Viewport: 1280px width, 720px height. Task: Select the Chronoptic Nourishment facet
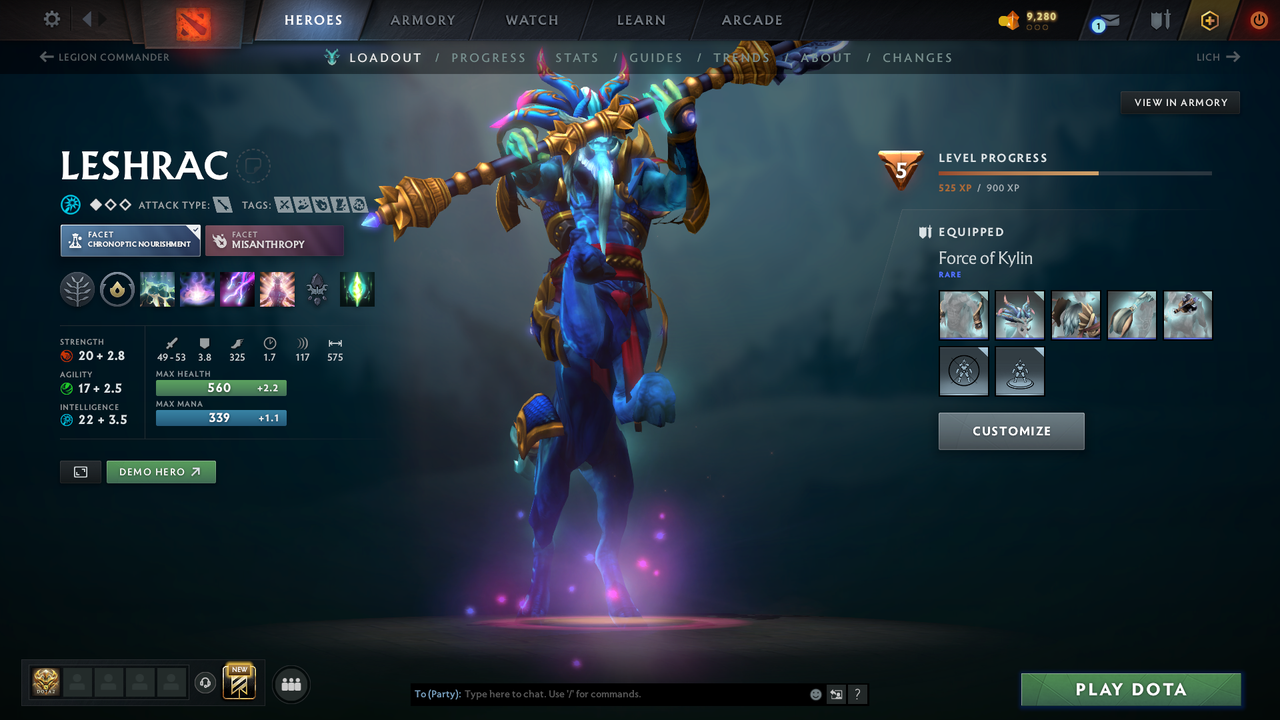[x=130, y=240]
